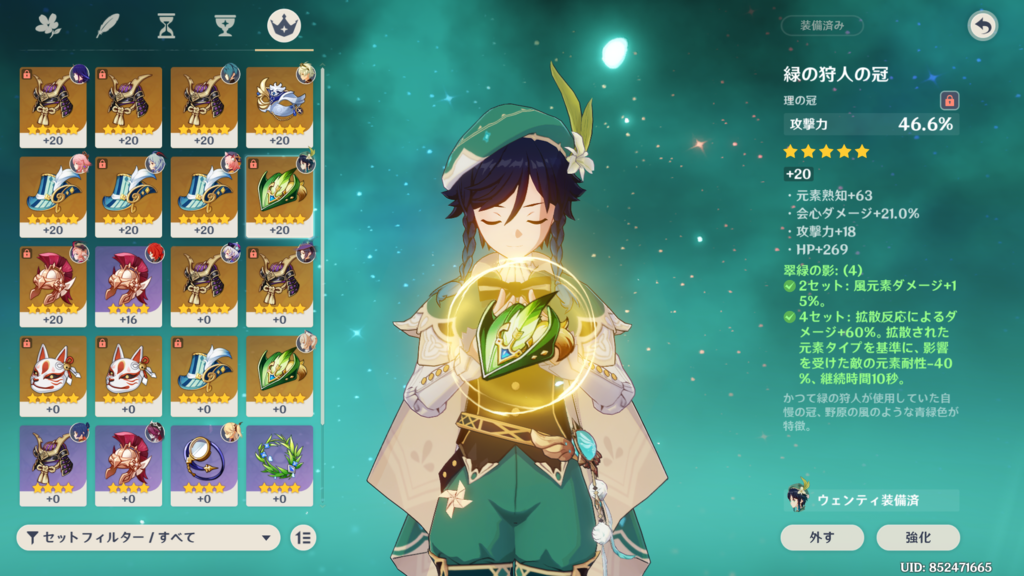Switch to the flower artifact tab
Image resolution: width=1024 pixels, height=576 pixels.
pyautogui.click(x=47, y=27)
